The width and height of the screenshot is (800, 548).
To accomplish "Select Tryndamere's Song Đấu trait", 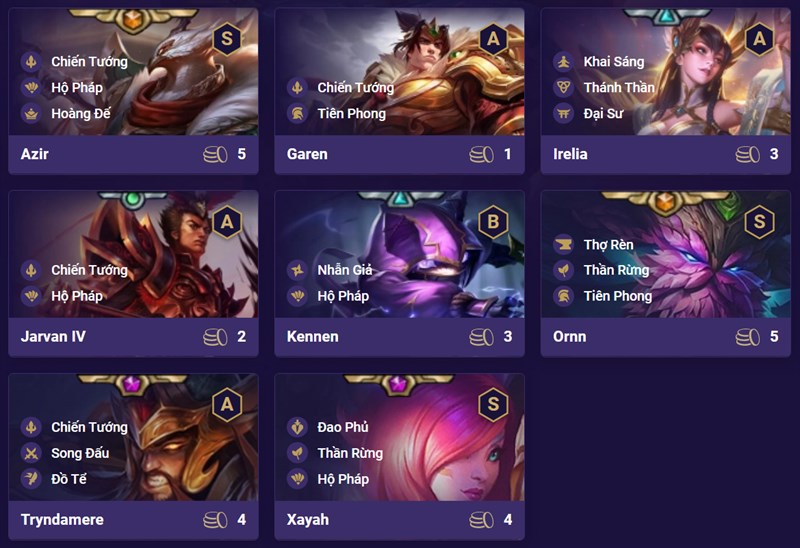I will click(x=80, y=453).
